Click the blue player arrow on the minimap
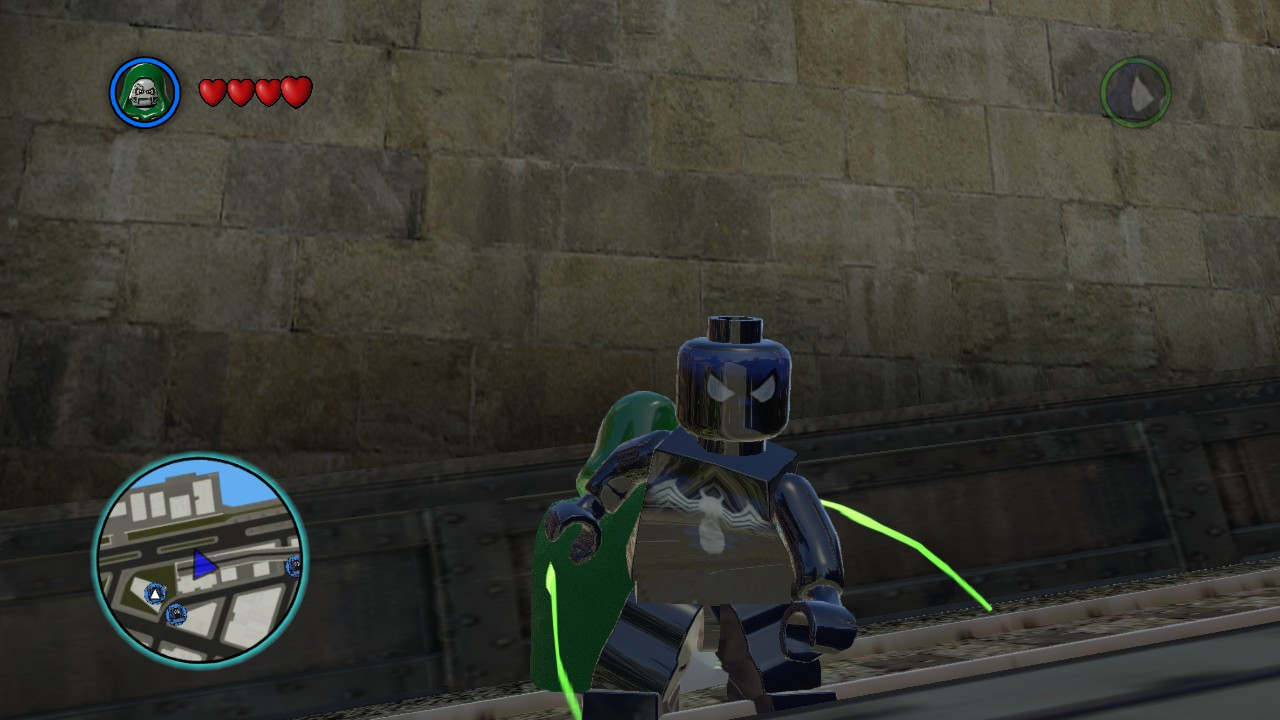 pyautogui.click(x=205, y=562)
